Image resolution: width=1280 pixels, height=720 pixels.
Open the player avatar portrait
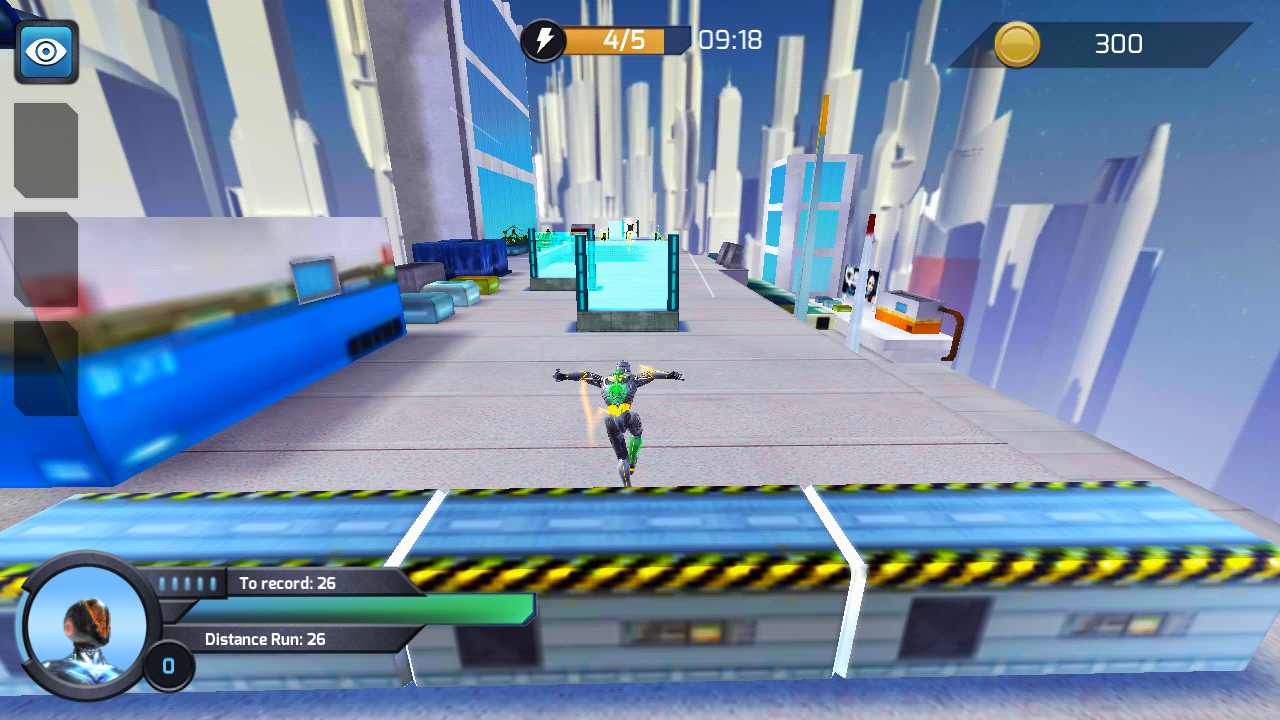tap(85, 625)
